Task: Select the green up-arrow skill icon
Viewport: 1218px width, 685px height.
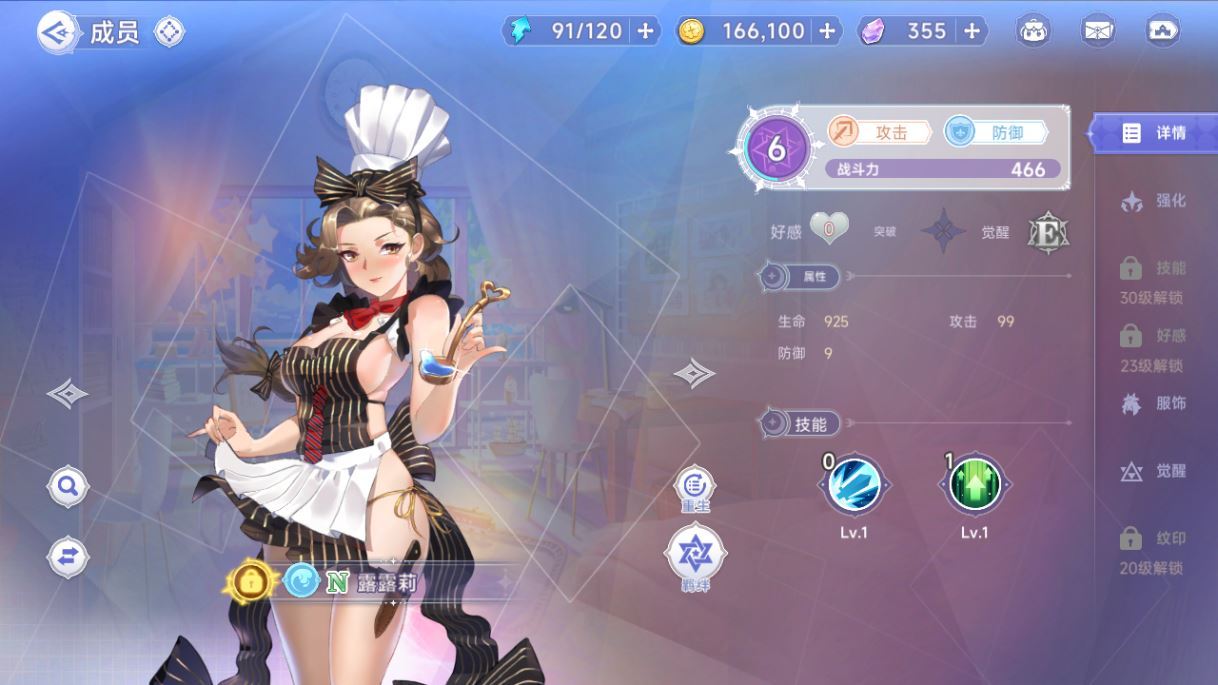Action: [x=974, y=485]
